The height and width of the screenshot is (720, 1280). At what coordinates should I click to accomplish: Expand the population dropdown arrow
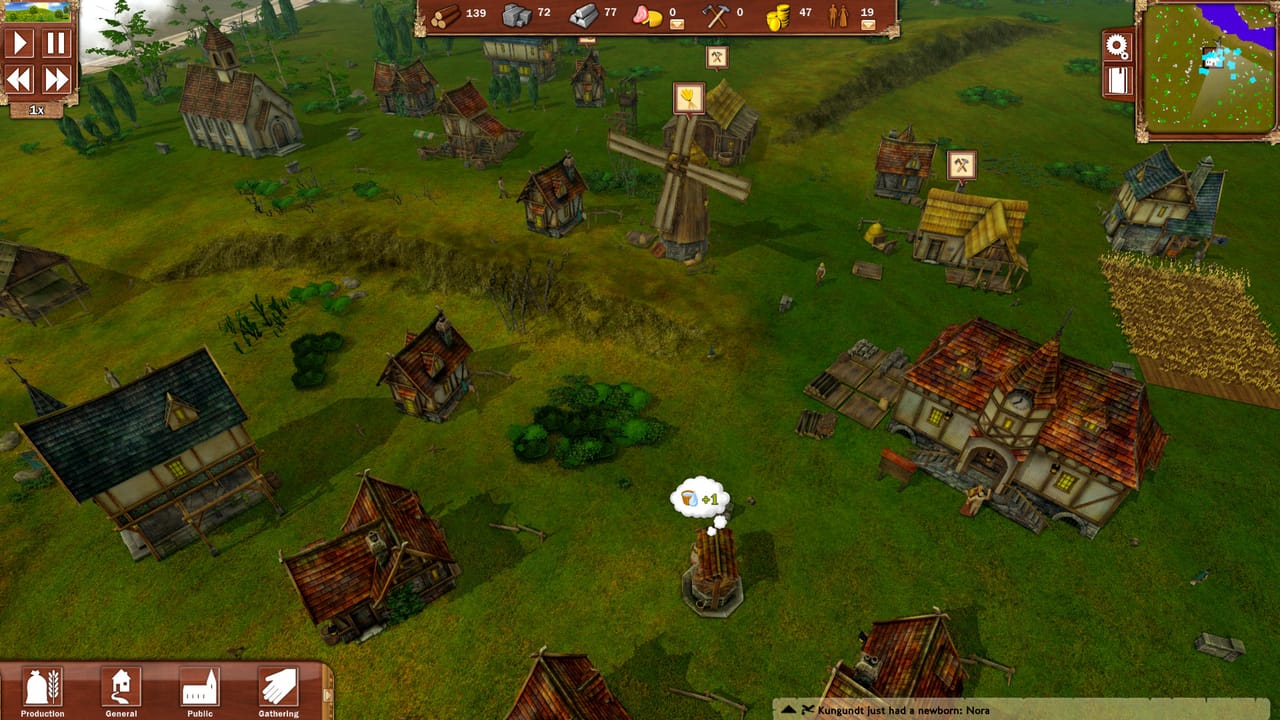click(x=869, y=23)
